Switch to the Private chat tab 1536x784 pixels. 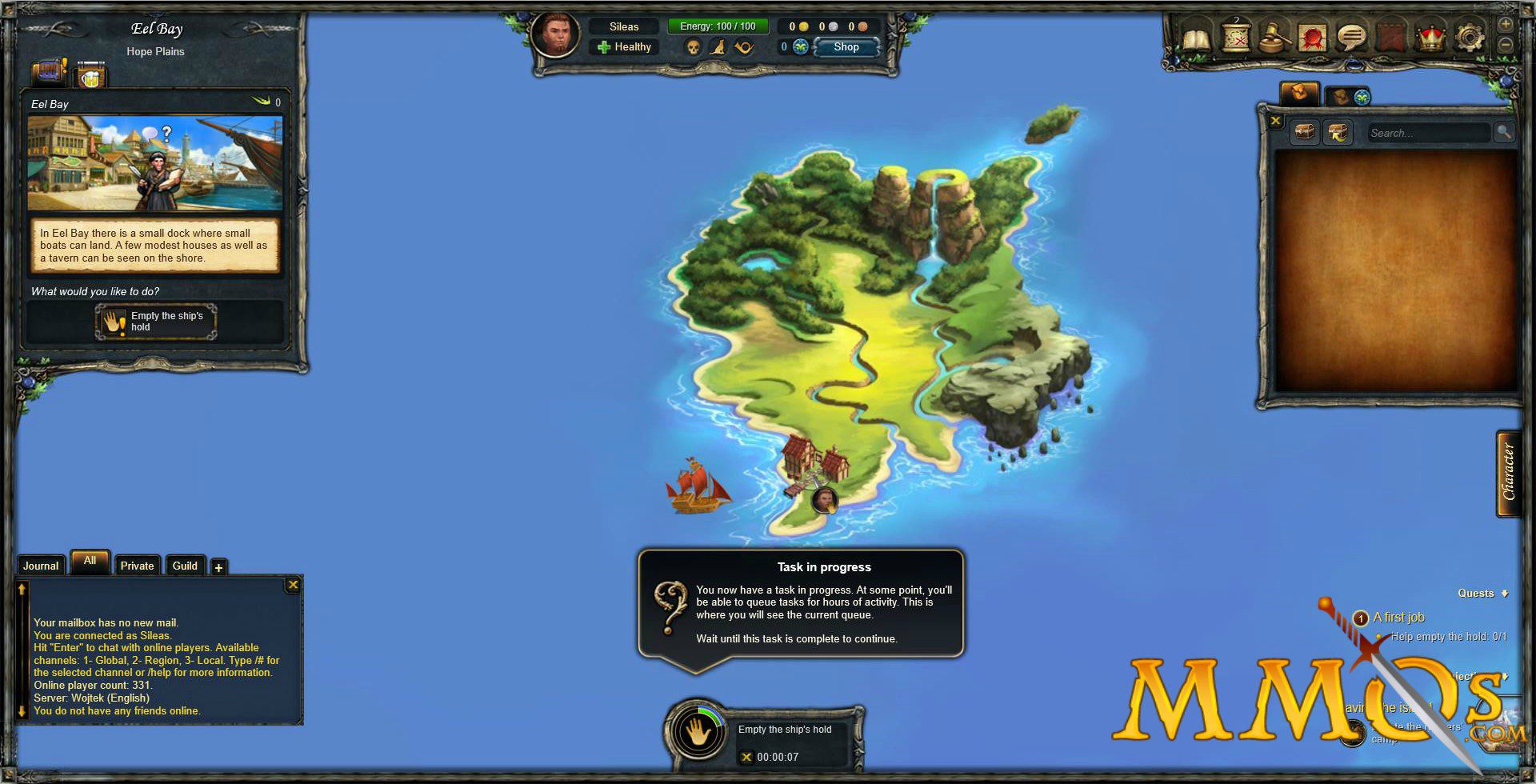point(137,566)
